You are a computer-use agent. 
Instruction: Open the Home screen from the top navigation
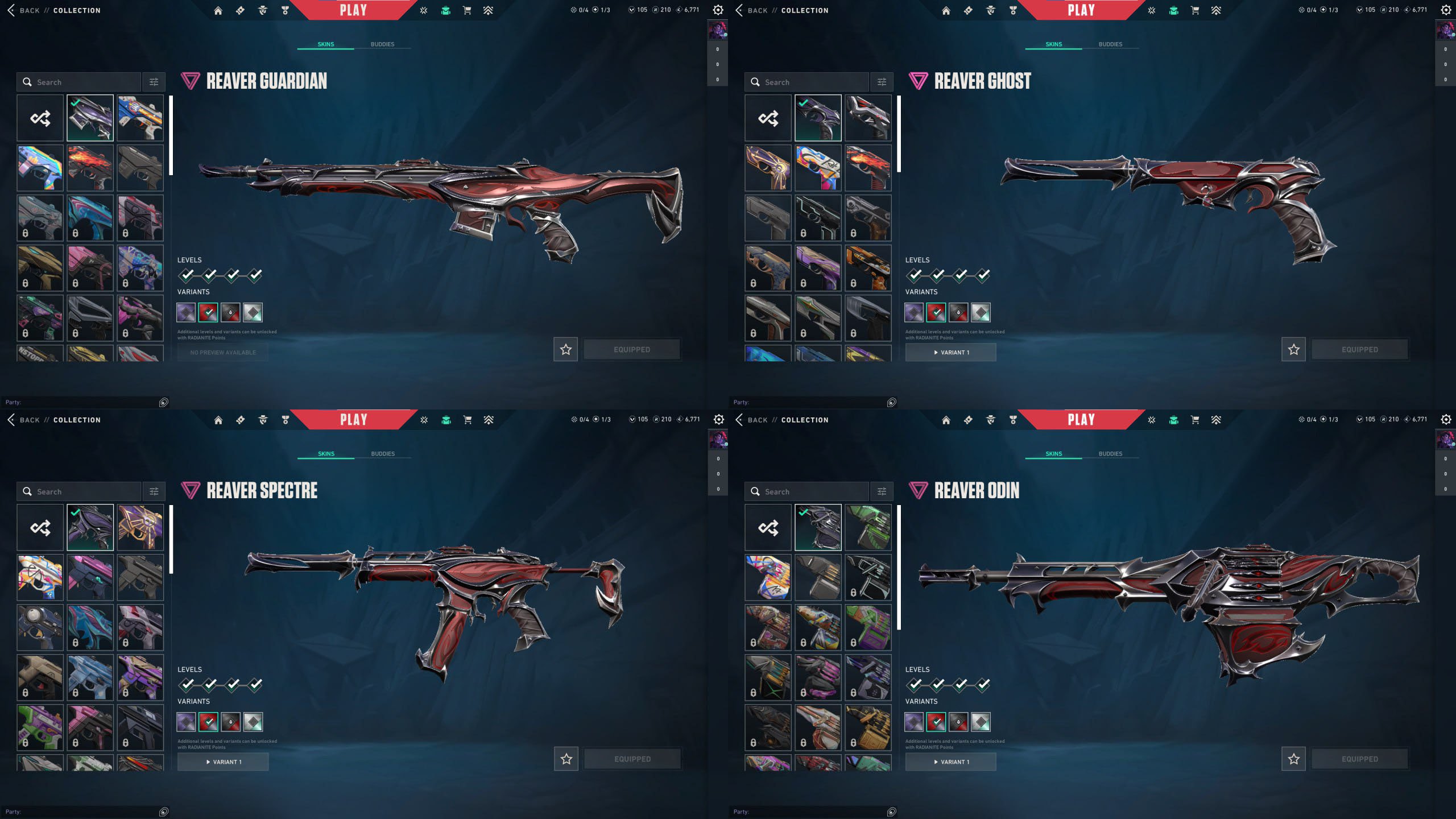click(218, 10)
